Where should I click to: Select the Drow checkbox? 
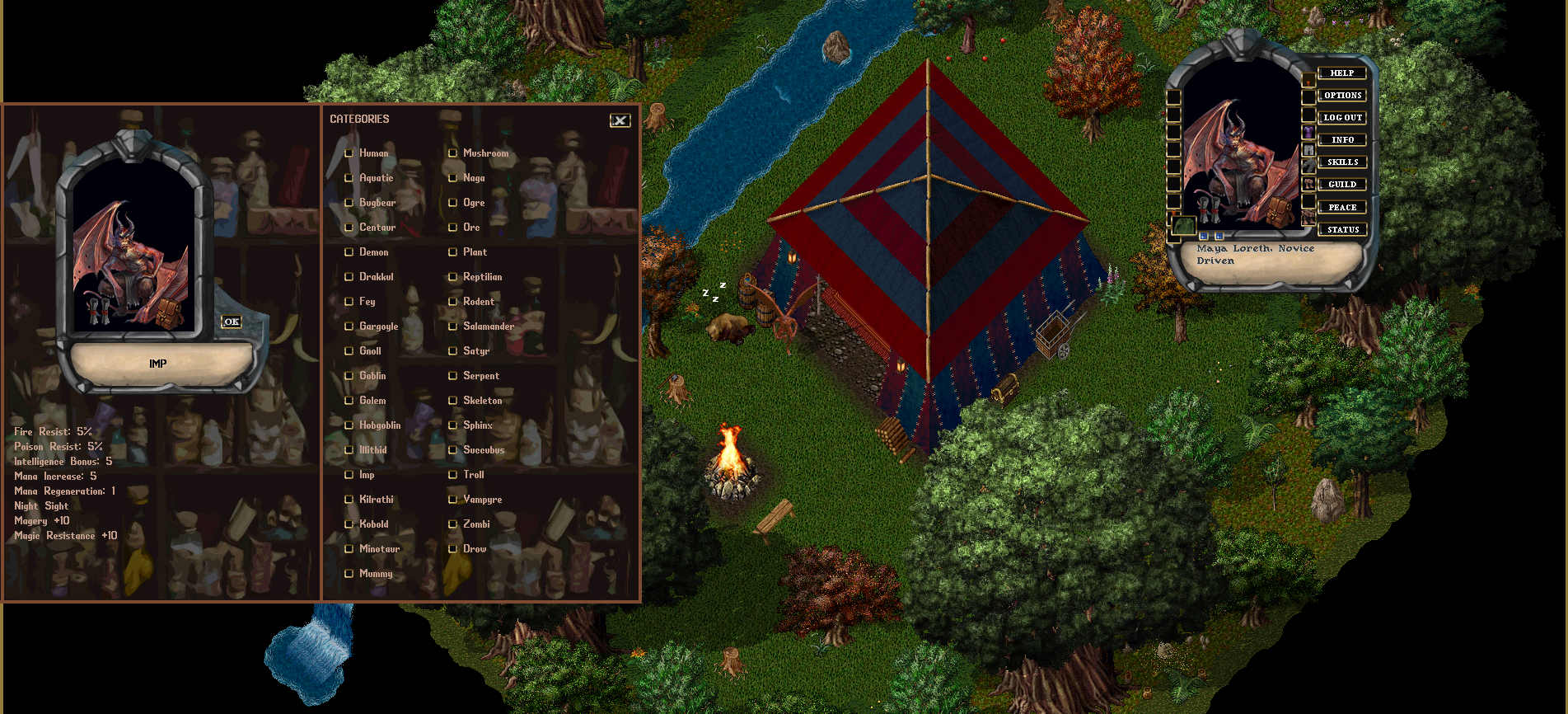point(452,549)
